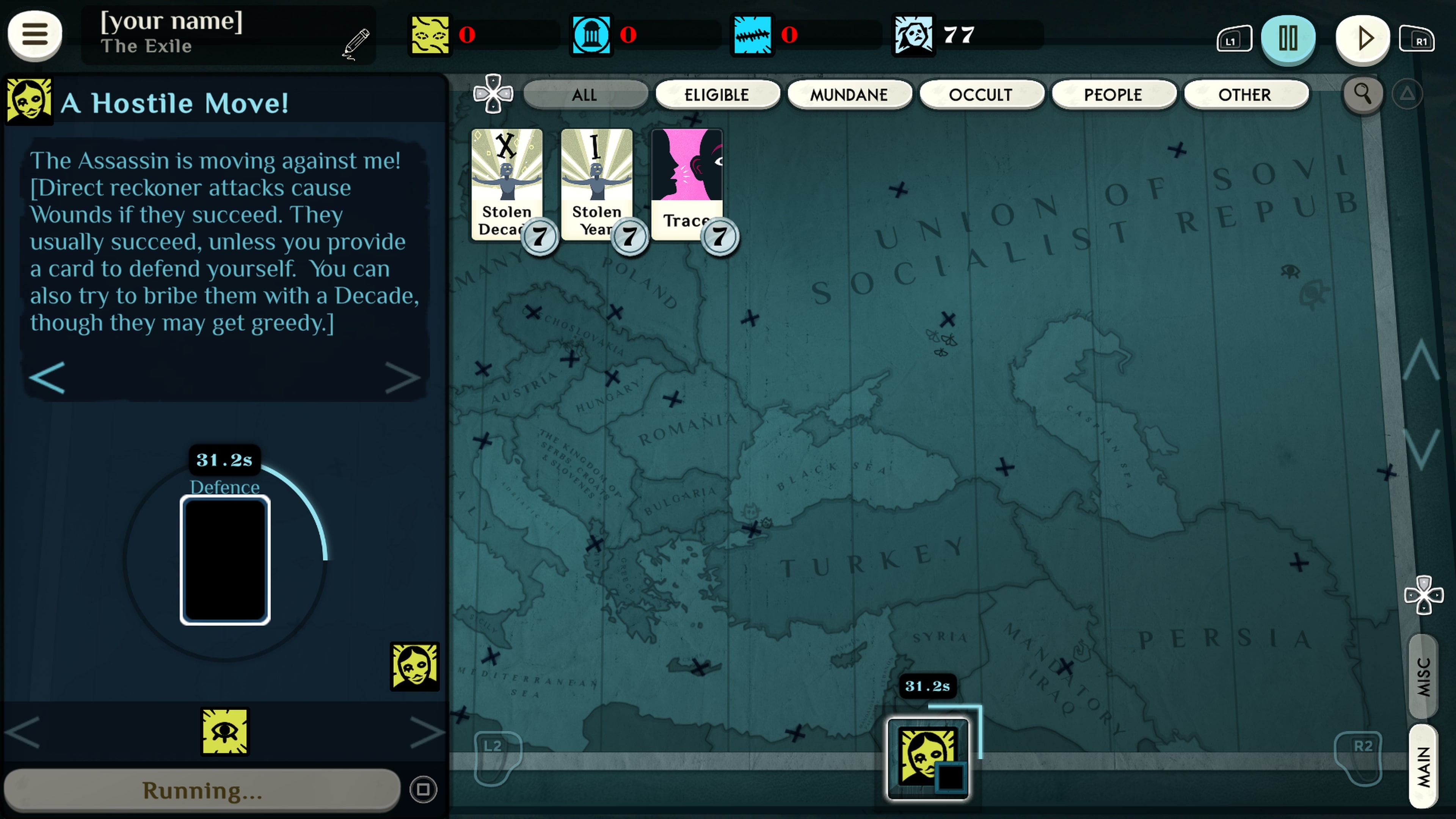The width and height of the screenshot is (1456, 819).
Task: Click the play speed button
Action: (1362, 38)
